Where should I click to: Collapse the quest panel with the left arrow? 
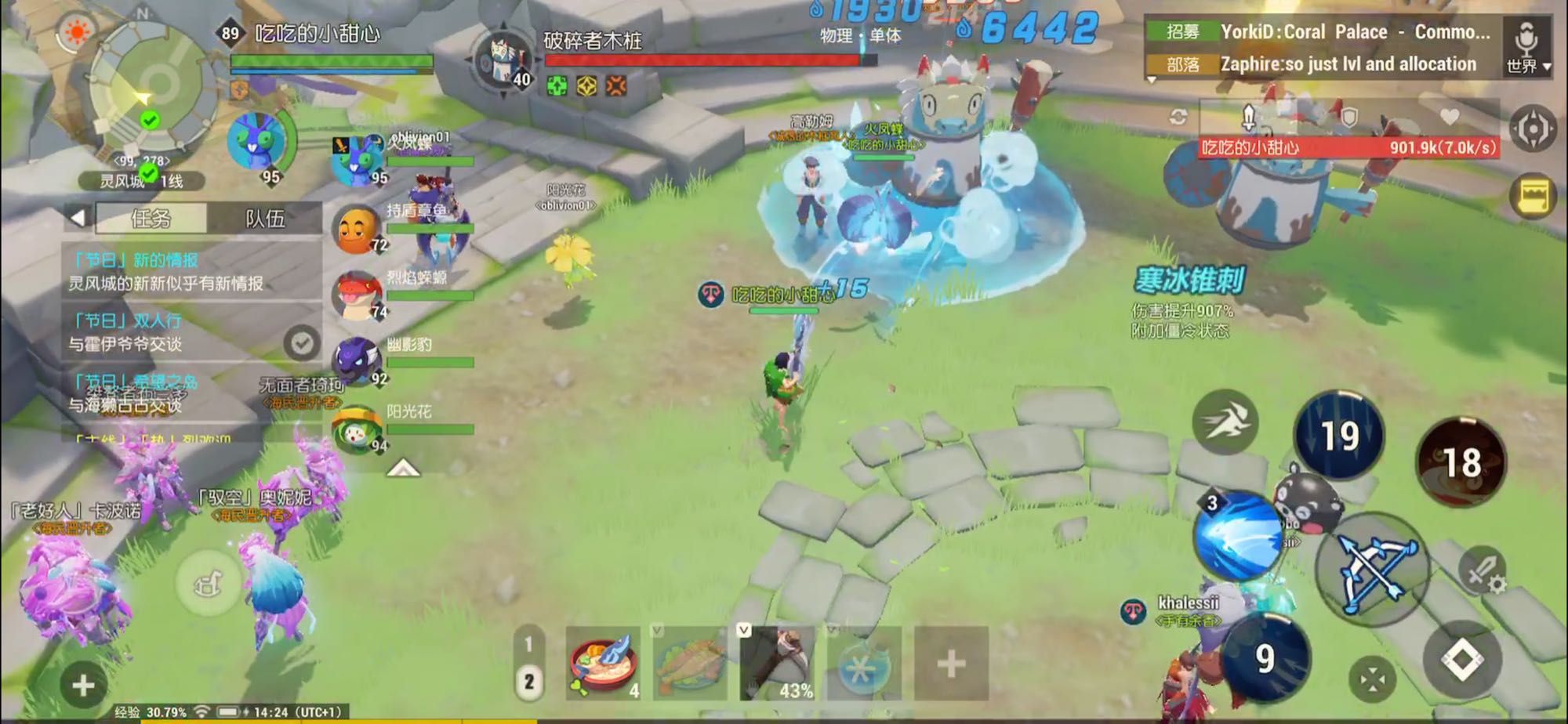point(78,218)
